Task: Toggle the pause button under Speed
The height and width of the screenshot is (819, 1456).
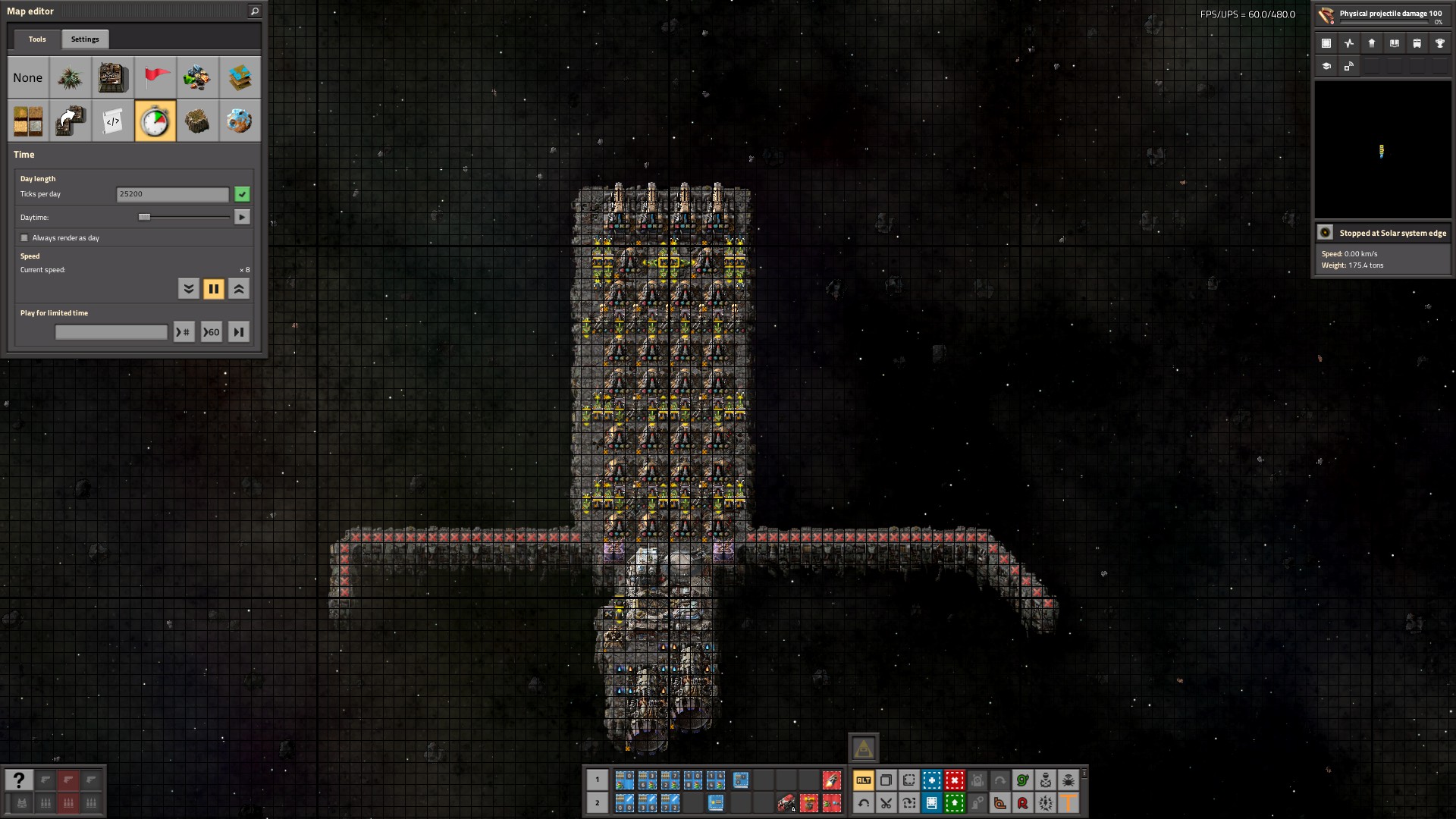Action: pyautogui.click(x=214, y=289)
